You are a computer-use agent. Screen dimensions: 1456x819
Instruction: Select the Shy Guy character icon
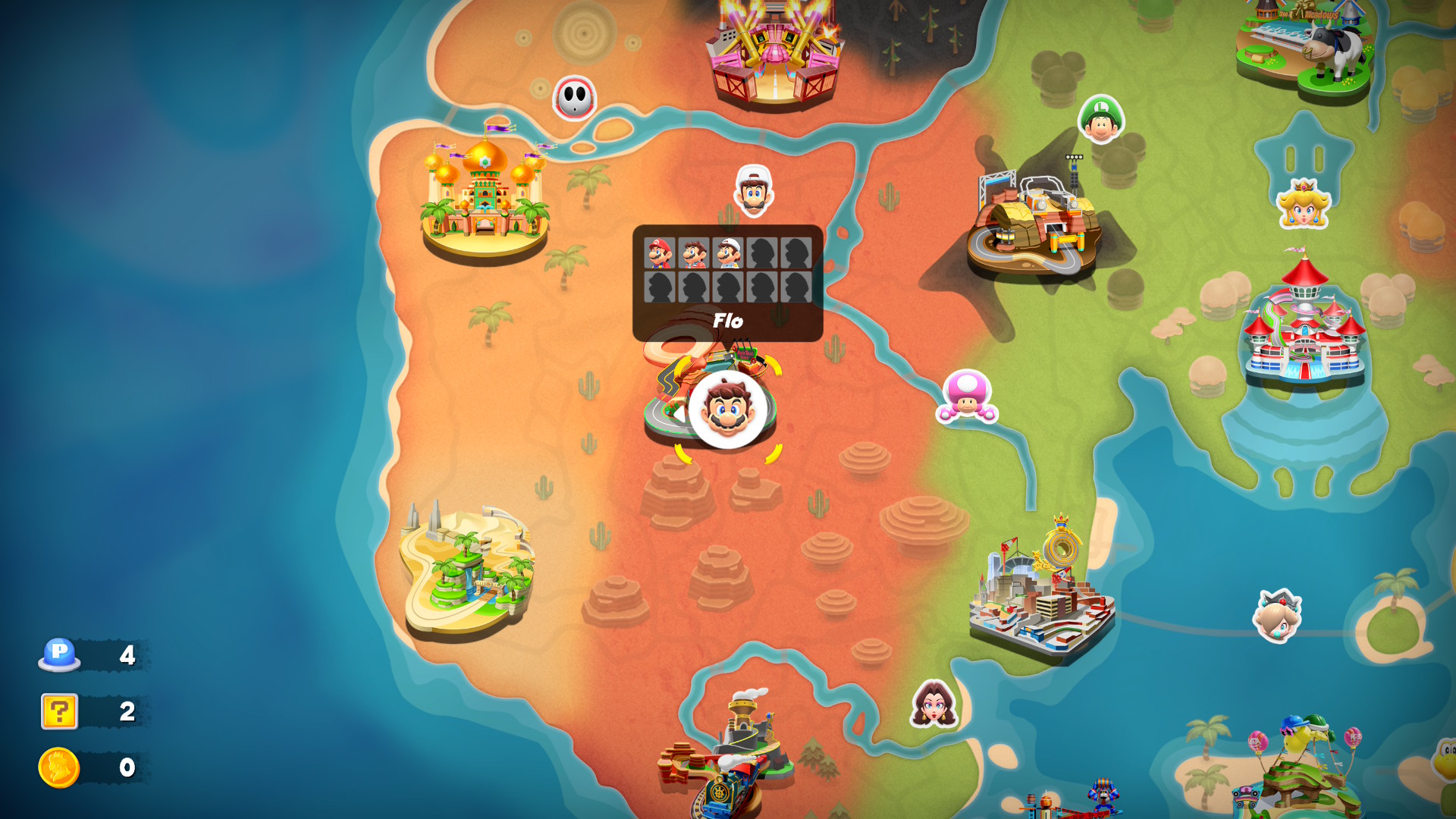click(574, 97)
